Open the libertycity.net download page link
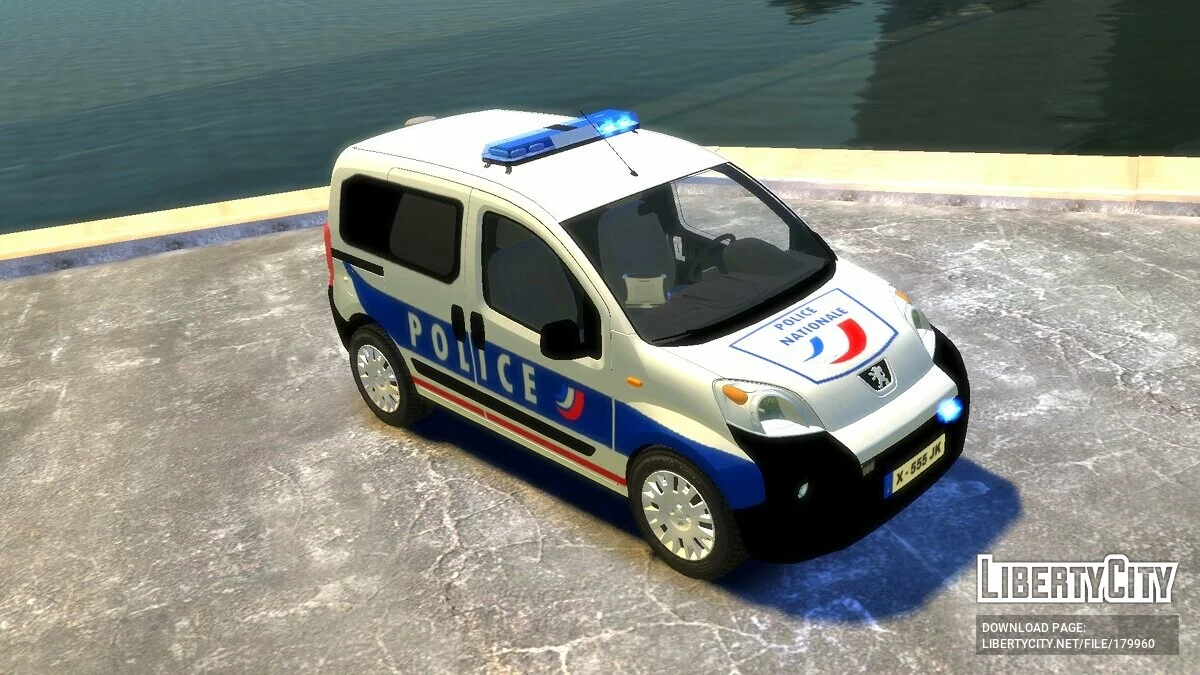1200x675 pixels. 1068,643
